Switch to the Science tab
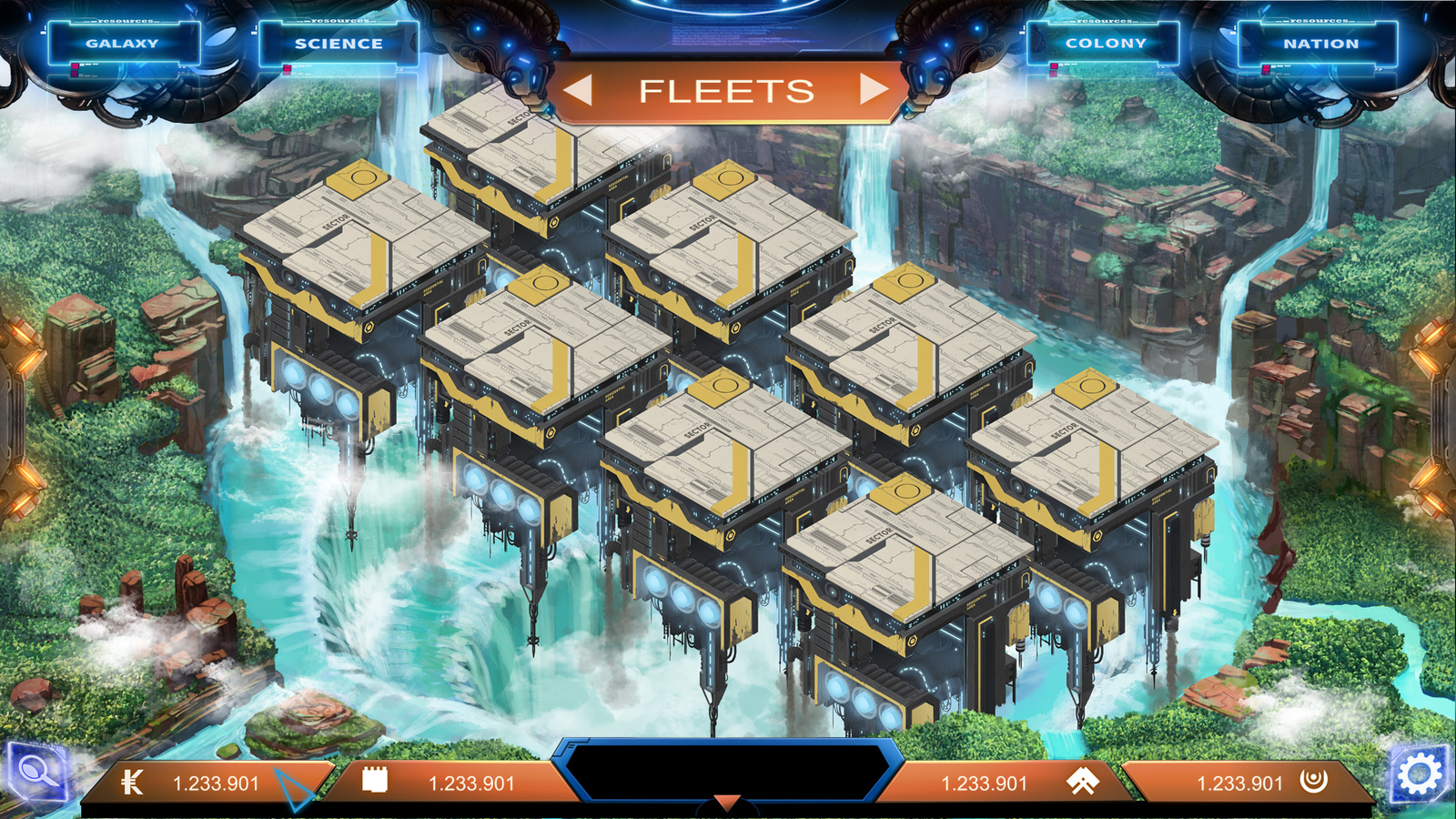Image resolution: width=1456 pixels, height=819 pixels. (x=339, y=43)
